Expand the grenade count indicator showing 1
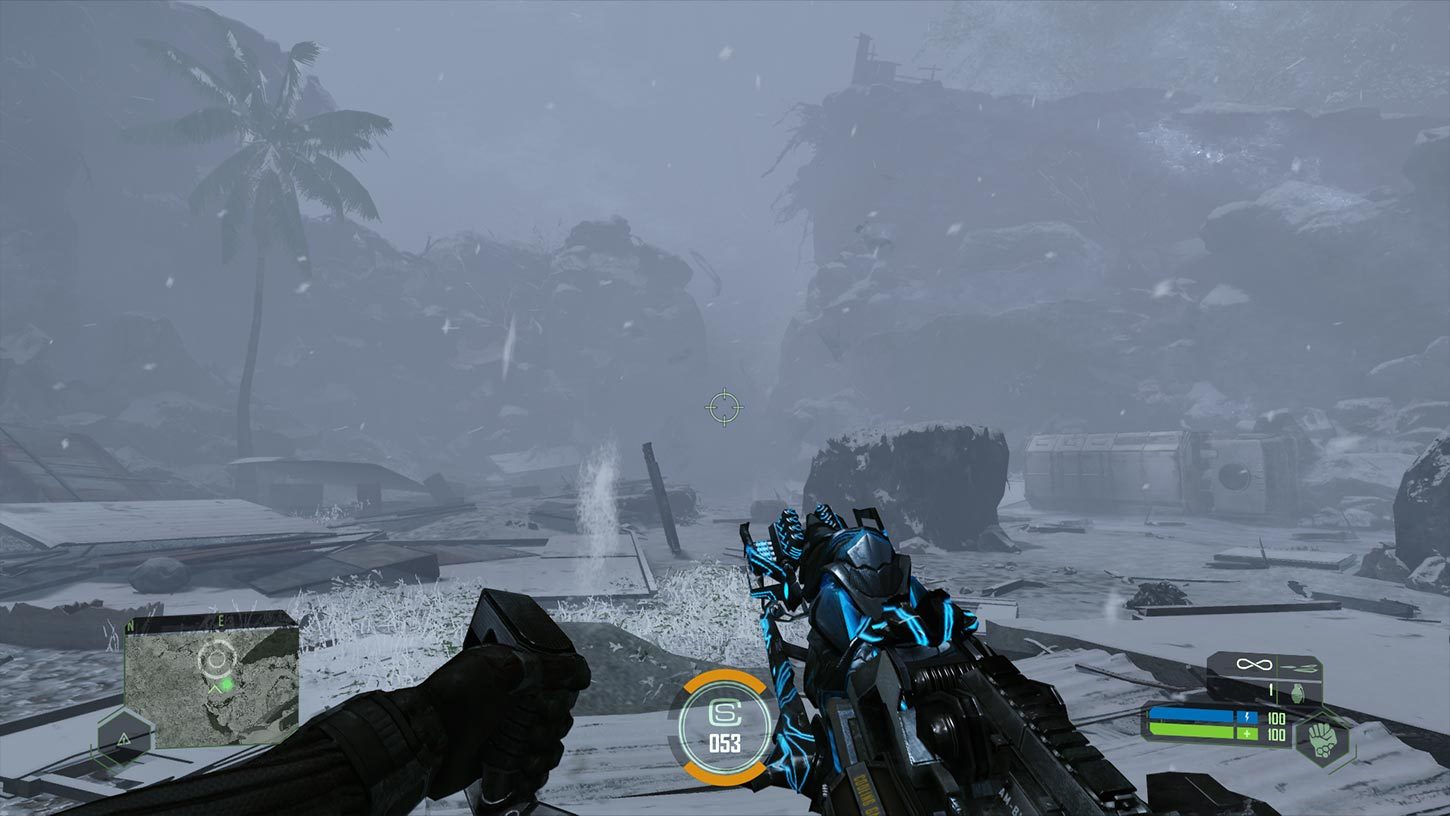Screen dimensions: 1450x816 coord(1270,691)
